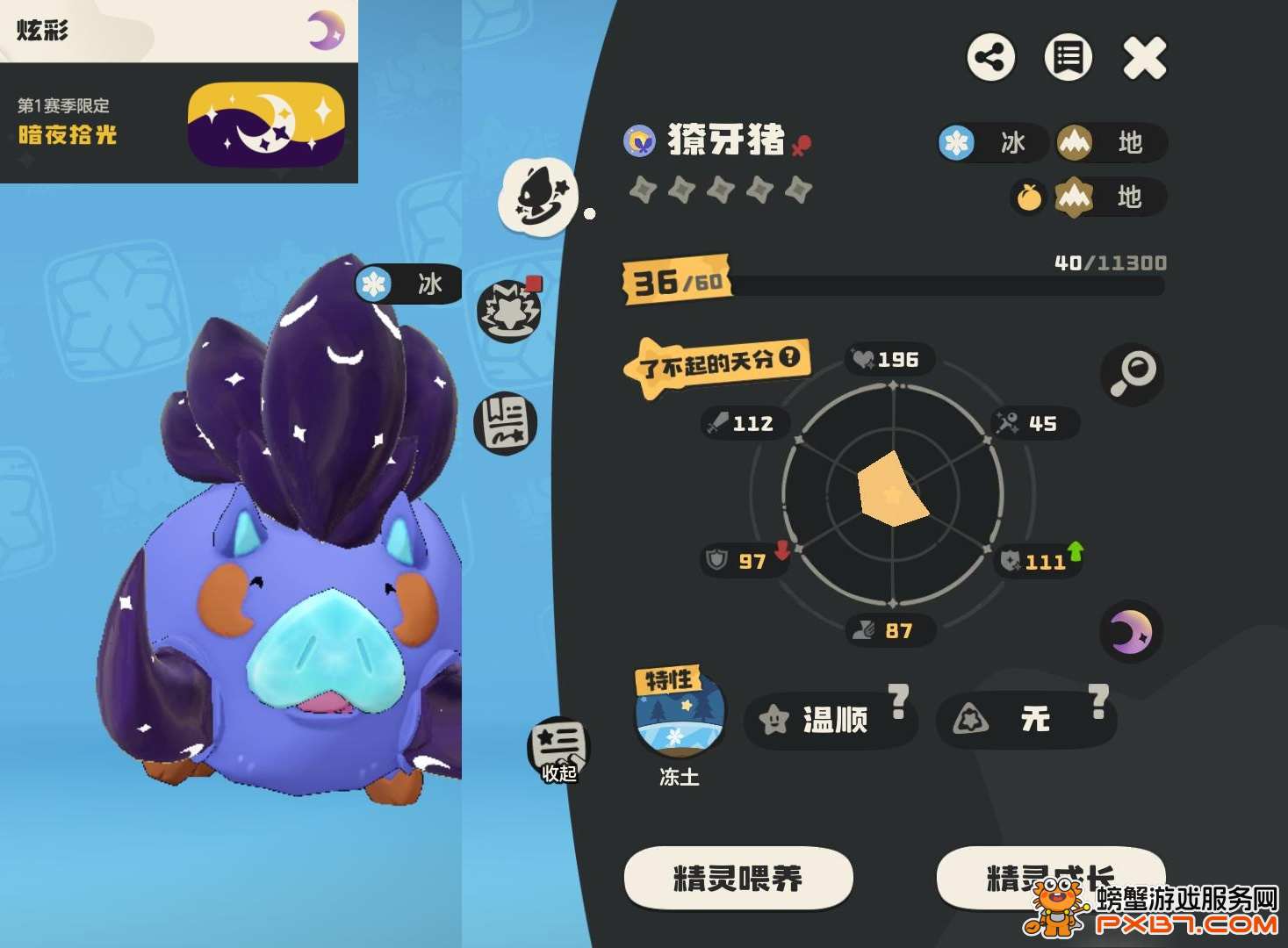Click the orange fruit icon beside the second 地 badge

(1028, 198)
